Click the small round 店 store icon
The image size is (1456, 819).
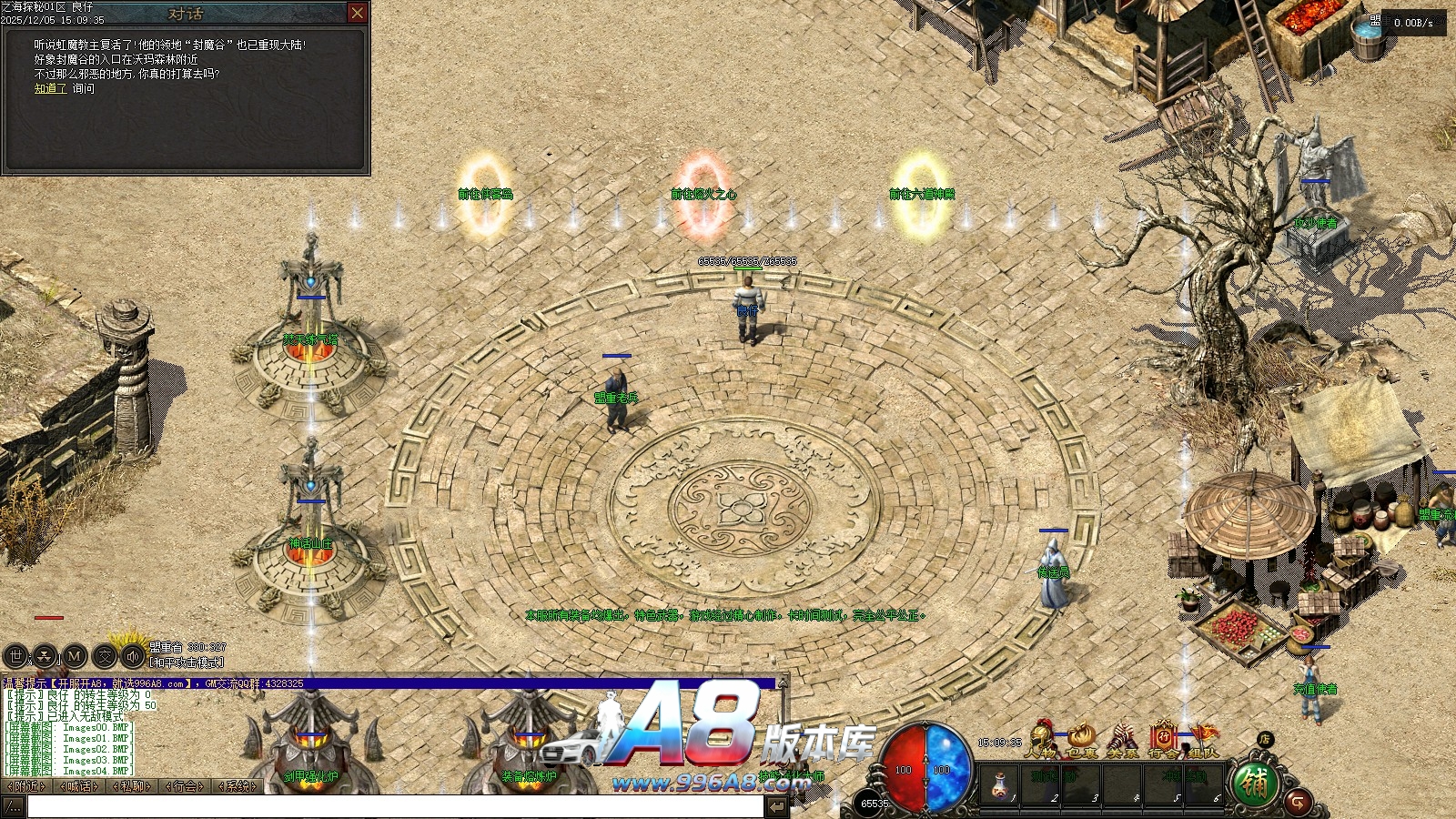pos(1265,739)
